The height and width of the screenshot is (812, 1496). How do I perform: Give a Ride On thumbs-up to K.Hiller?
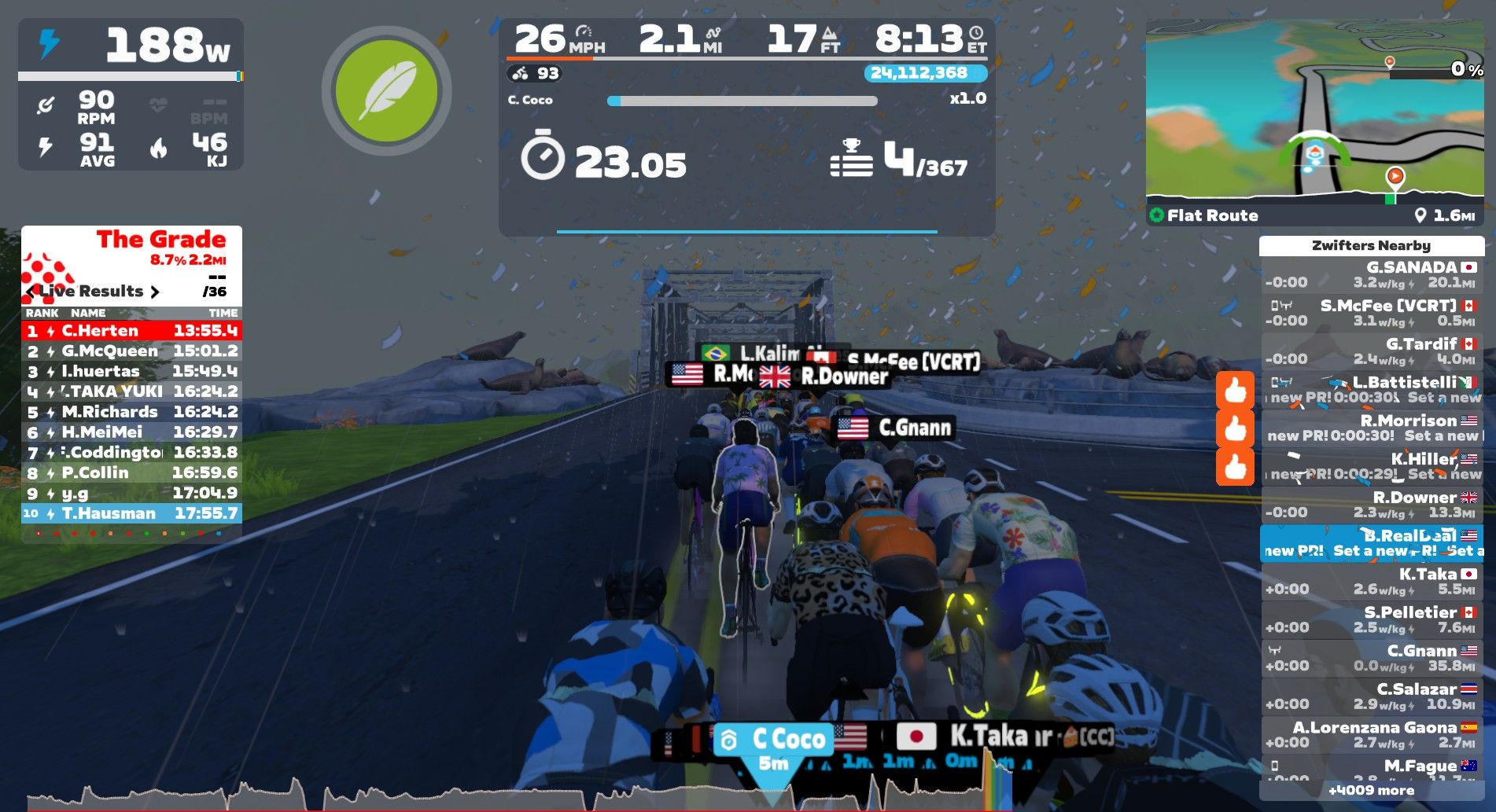click(1235, 467)
